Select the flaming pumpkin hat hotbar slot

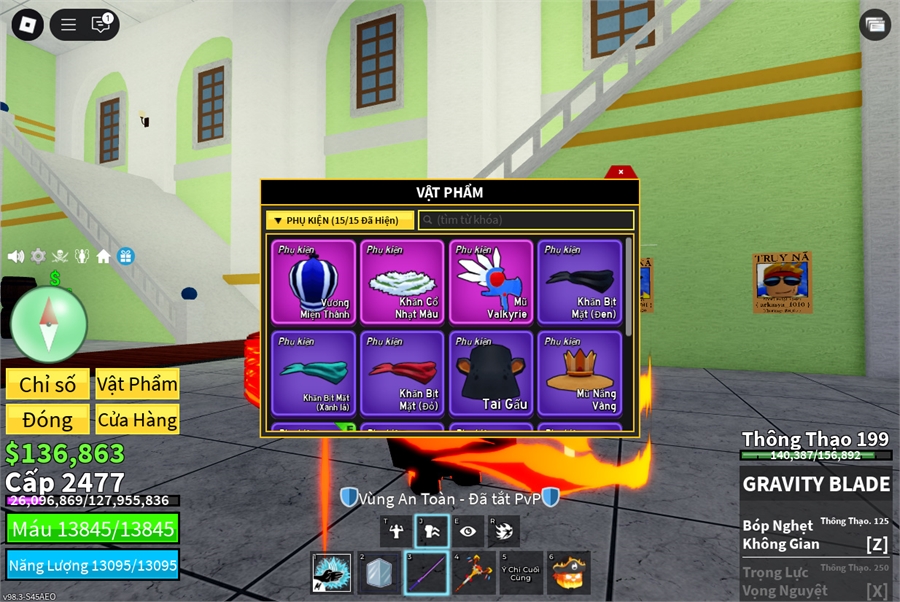[x=569, y=573]
